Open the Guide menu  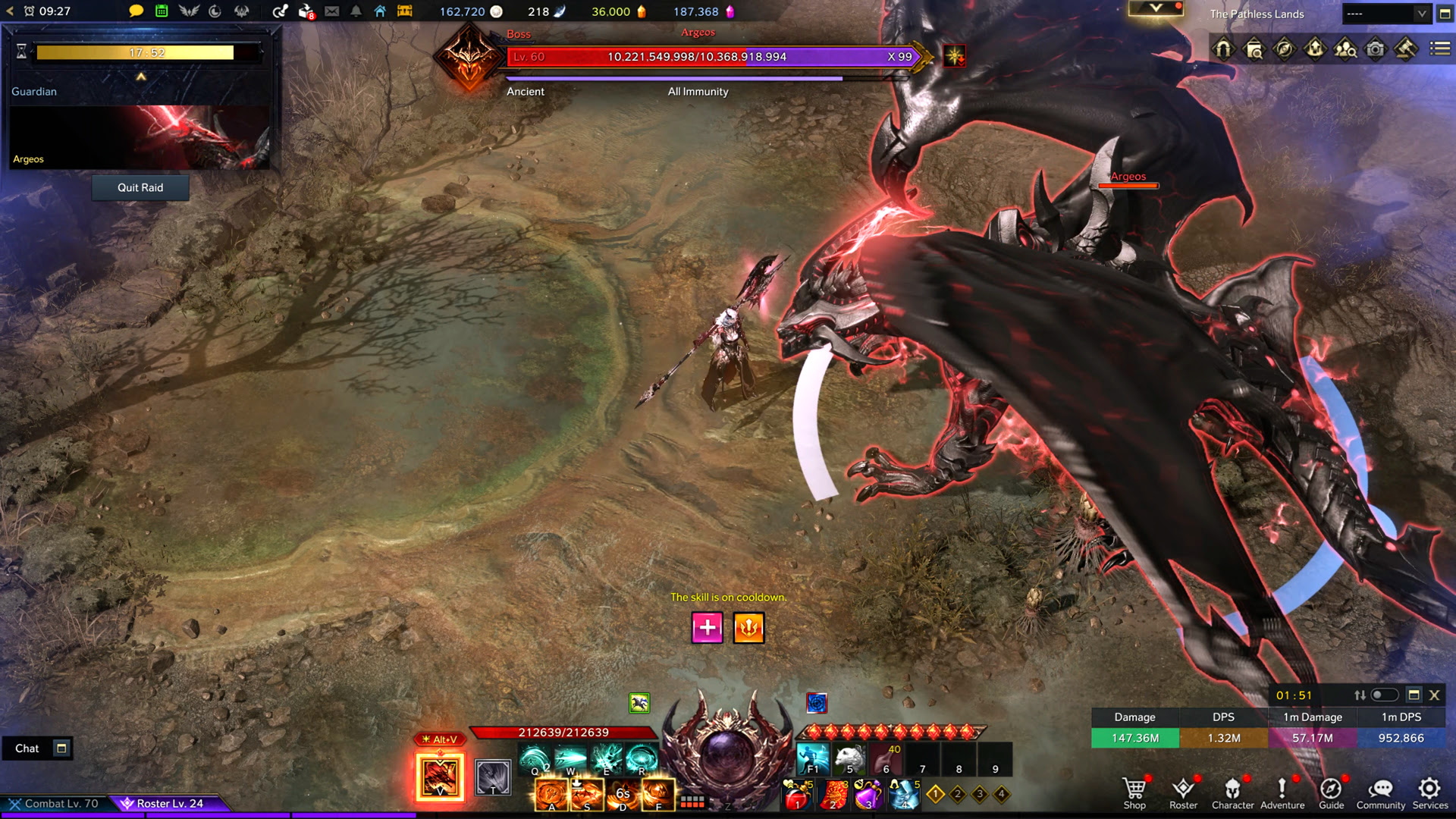coord(1331,793)
